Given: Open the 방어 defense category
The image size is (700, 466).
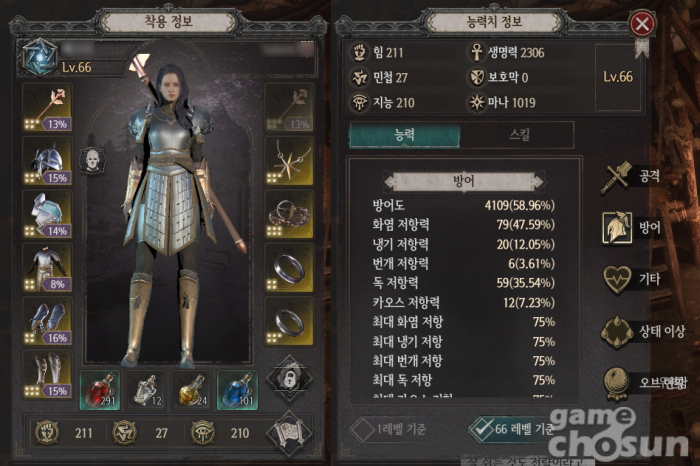Looking at the screenshot, I should click(631, 228).
